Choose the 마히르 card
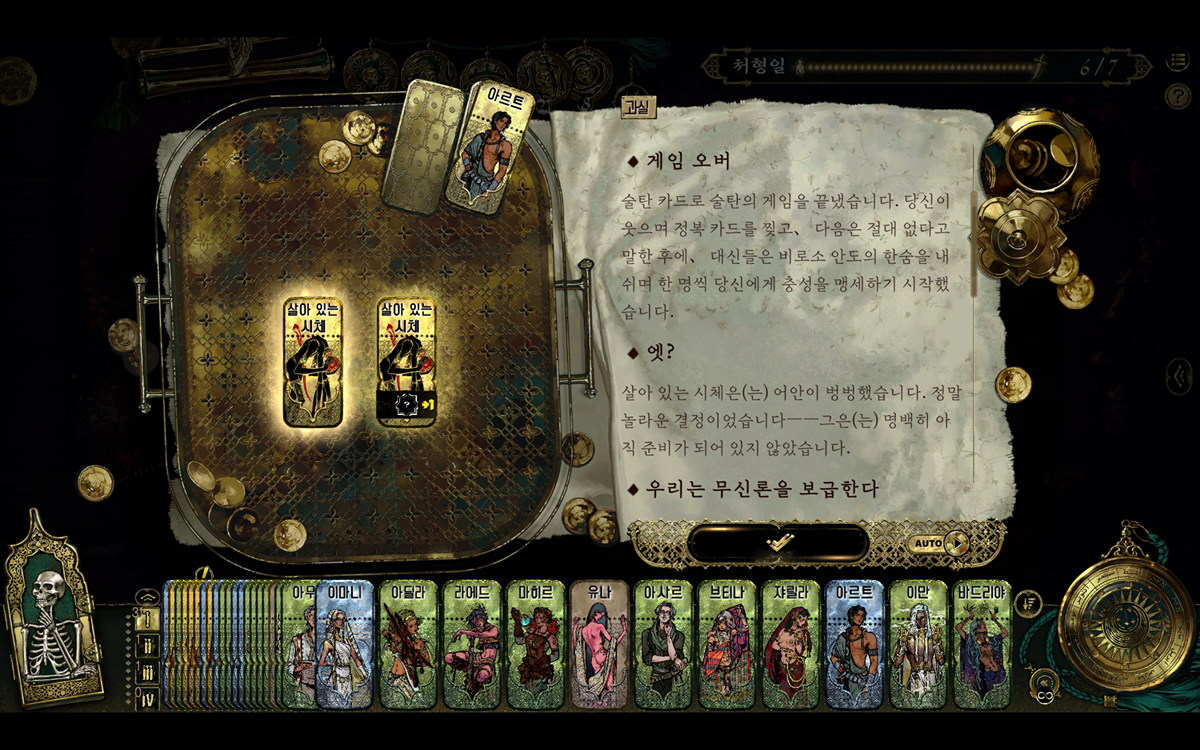 point(536,645)
